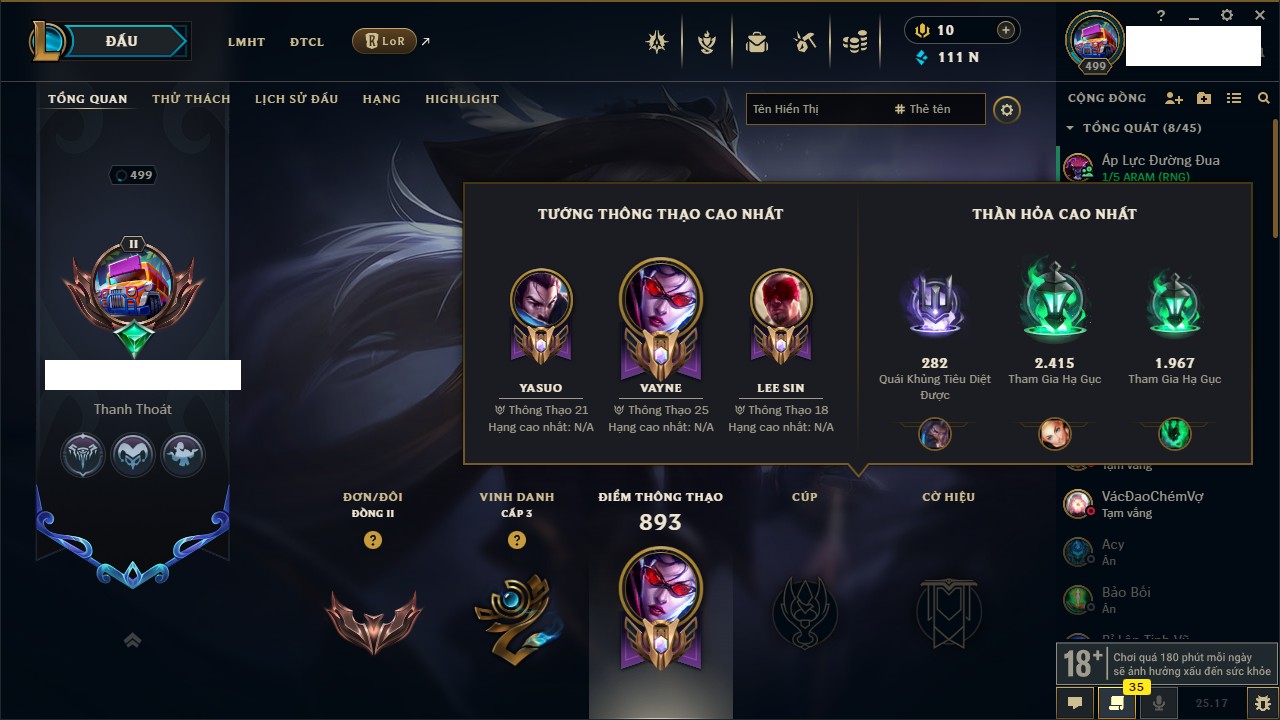This screenshot has width=1280, height=720.
Task: Add currency with the plus button
Action: click(x=1006, y=30)
